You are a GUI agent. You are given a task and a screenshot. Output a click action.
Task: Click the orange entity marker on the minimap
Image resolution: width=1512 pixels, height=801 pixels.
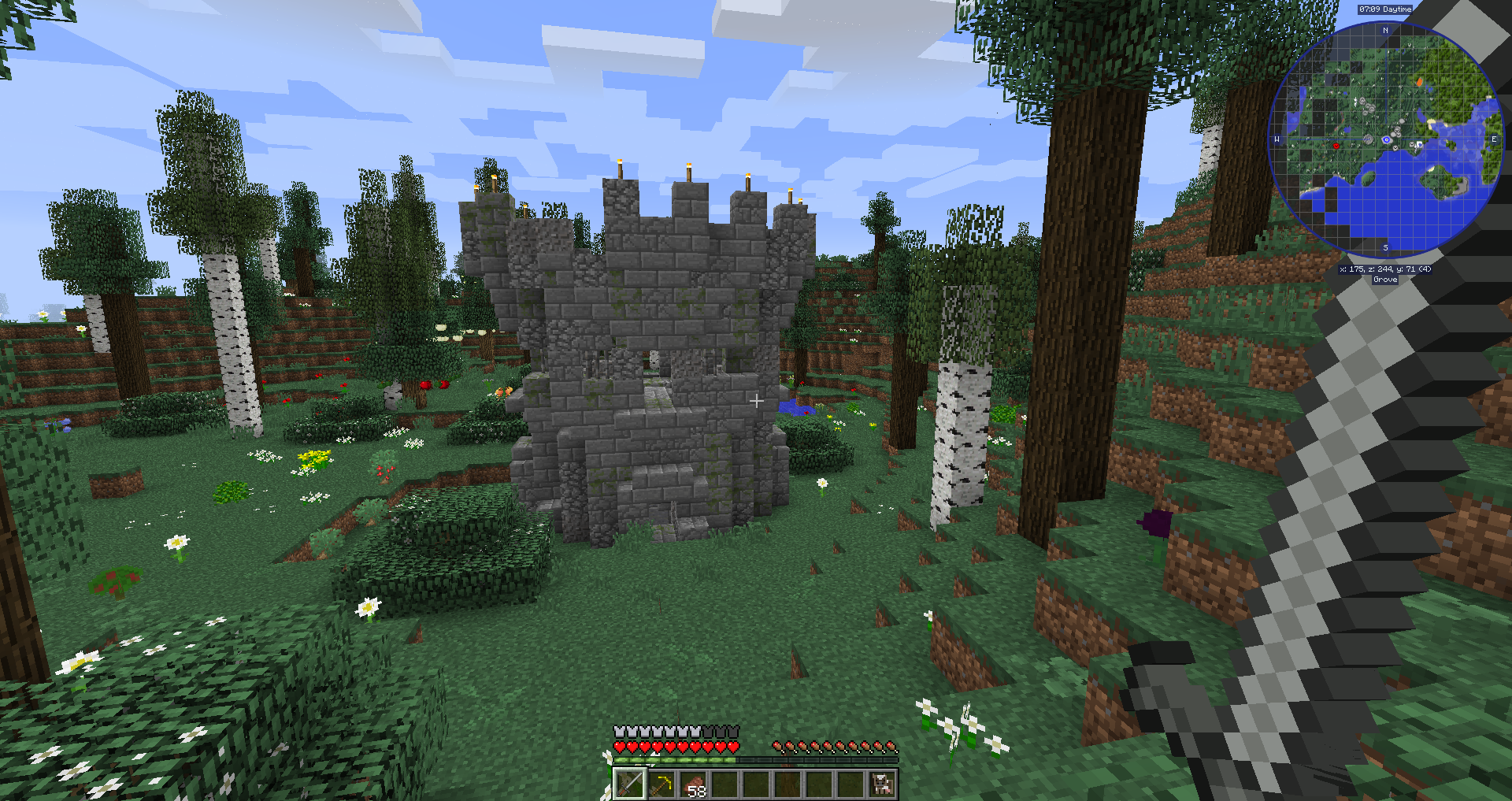(x=1420, y=81)
